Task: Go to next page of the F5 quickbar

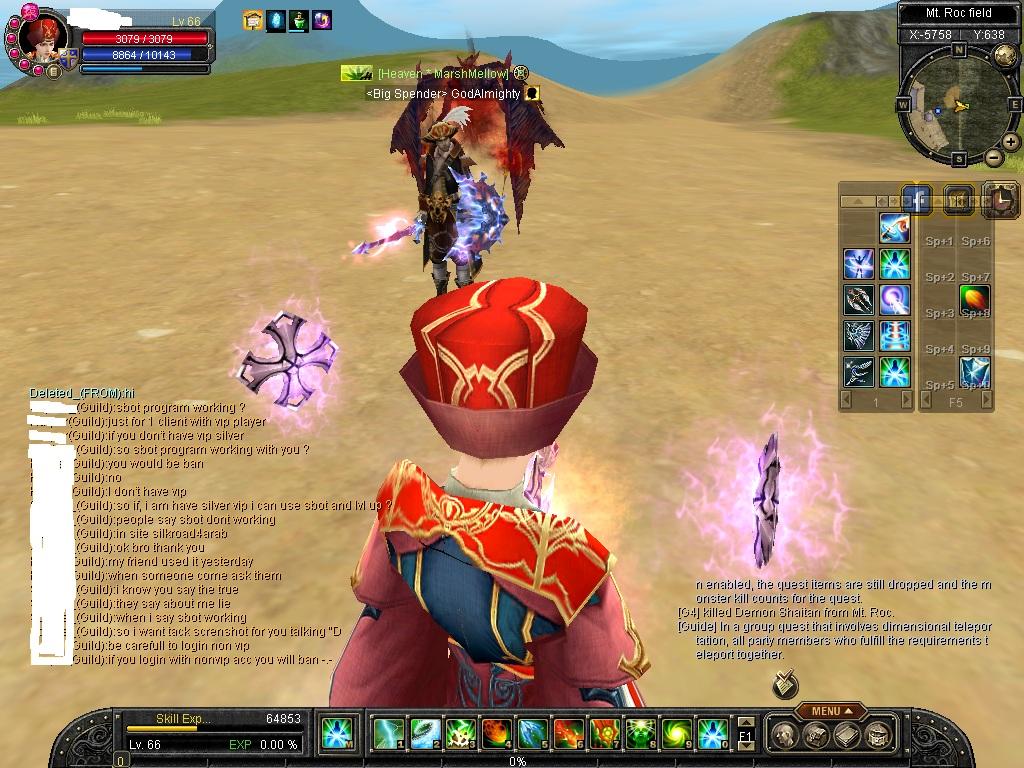Action: pyautogui.click(x=988, y=401)
